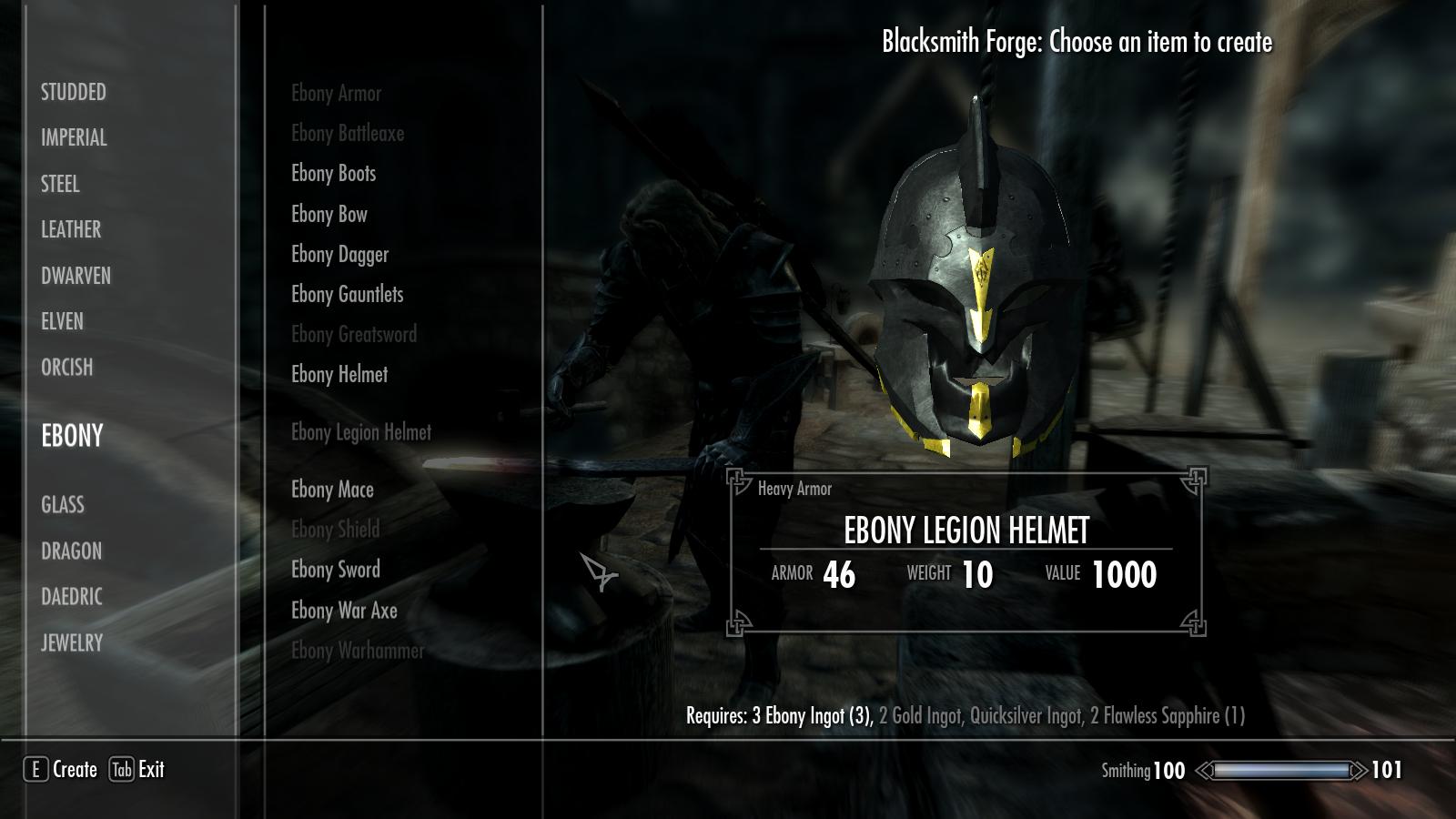Select Ebony Sword from the list

tap(336, 570)
